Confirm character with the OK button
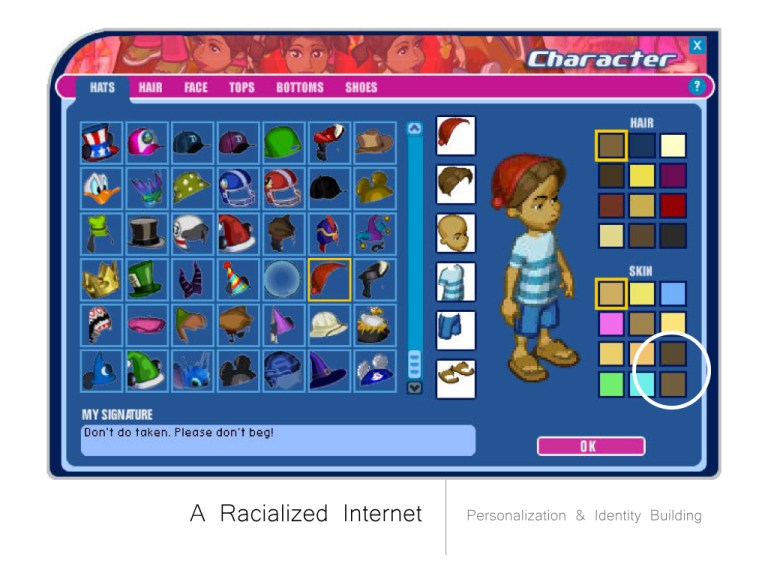The height and width of the screenshot is (576, 768). click(x=590, y=446)
